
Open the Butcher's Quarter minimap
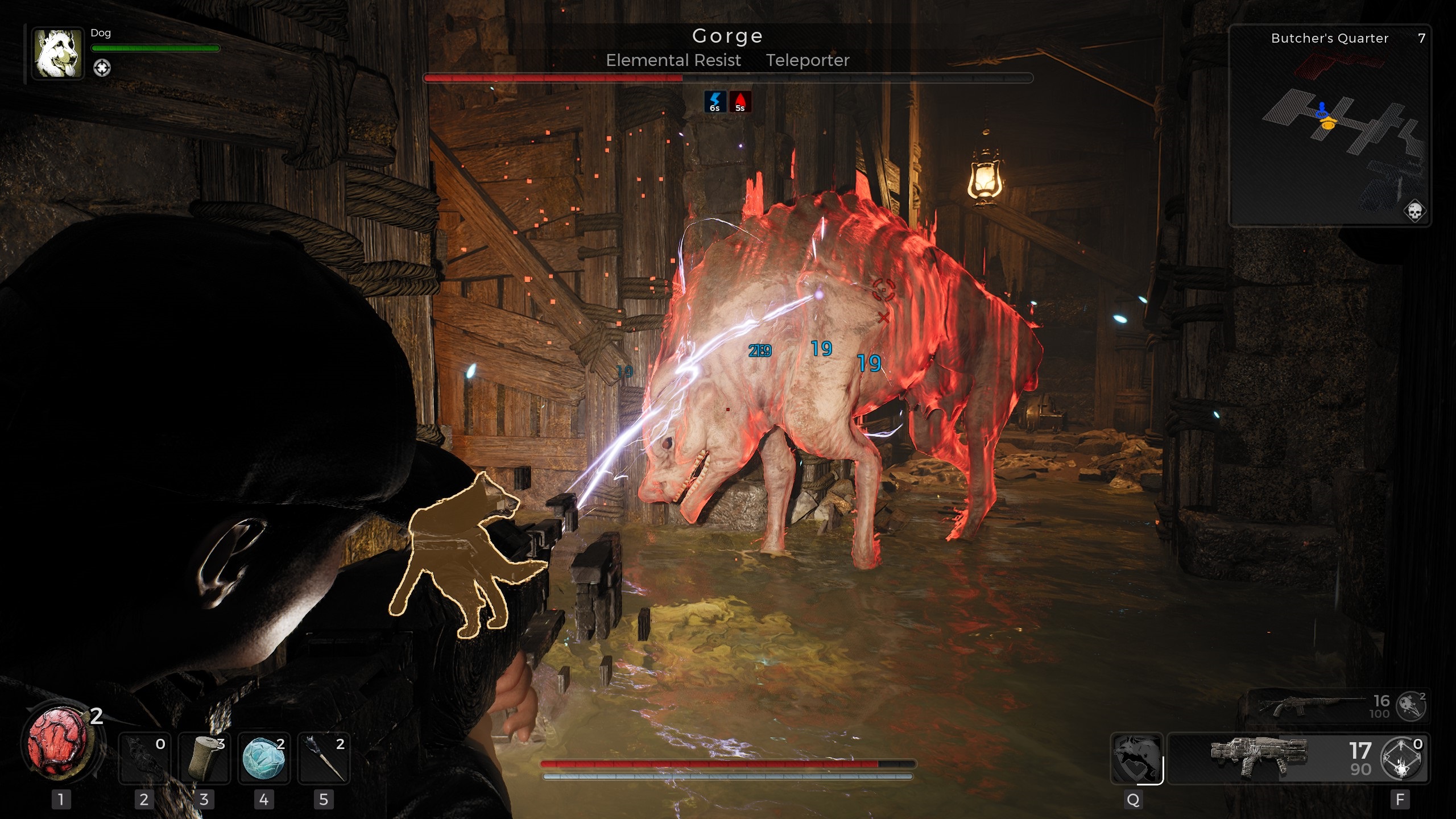tap(1329, 125)
